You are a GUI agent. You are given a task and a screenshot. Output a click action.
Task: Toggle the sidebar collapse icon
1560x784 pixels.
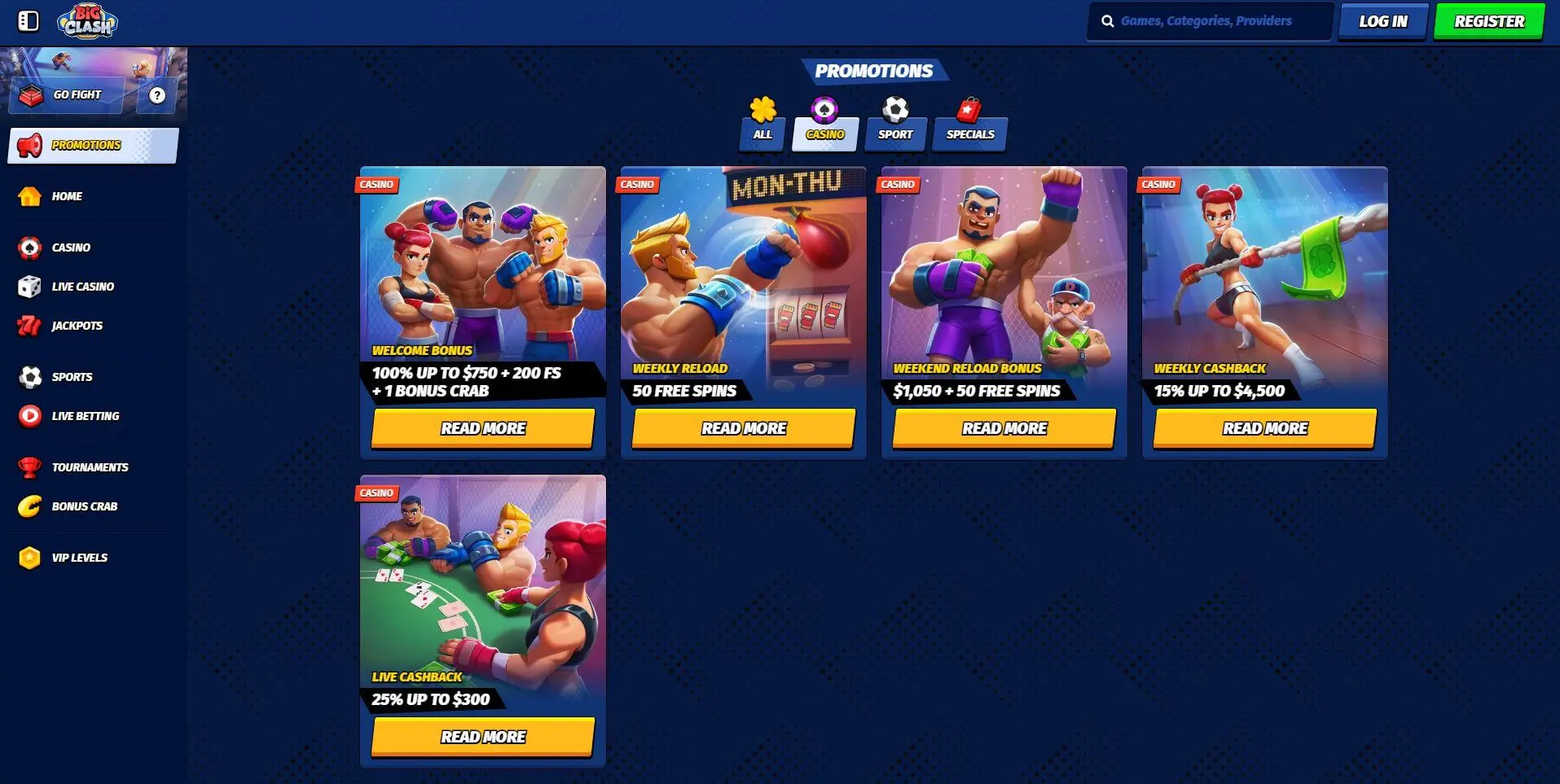pos(29,21)
